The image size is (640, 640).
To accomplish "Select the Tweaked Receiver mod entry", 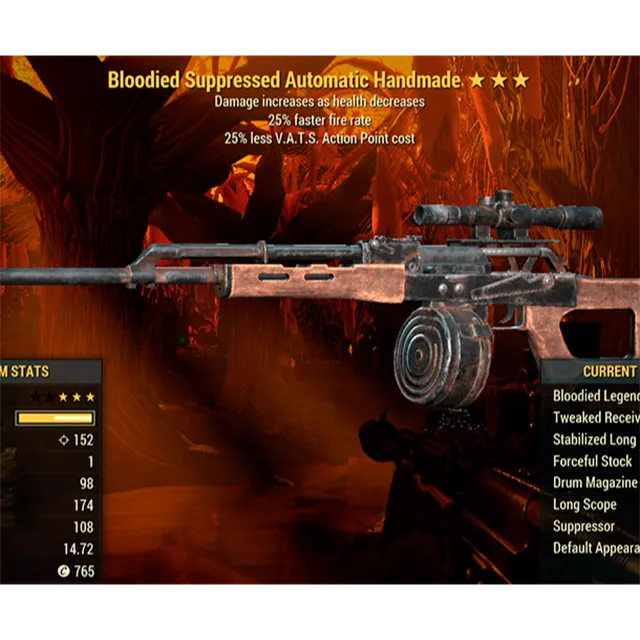I will click(595, 418).
